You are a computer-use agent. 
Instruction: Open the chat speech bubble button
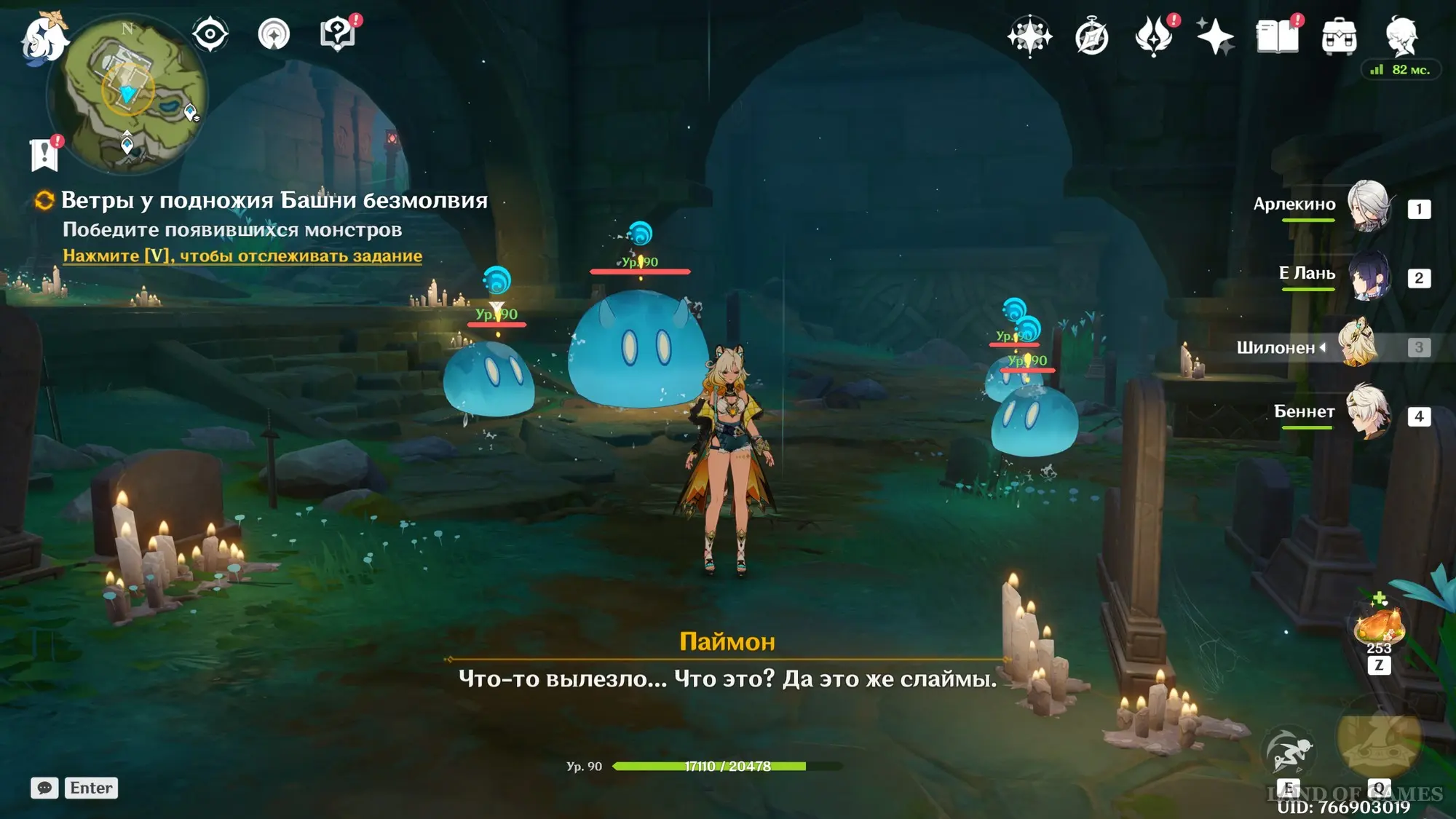(x=44, y=788)
